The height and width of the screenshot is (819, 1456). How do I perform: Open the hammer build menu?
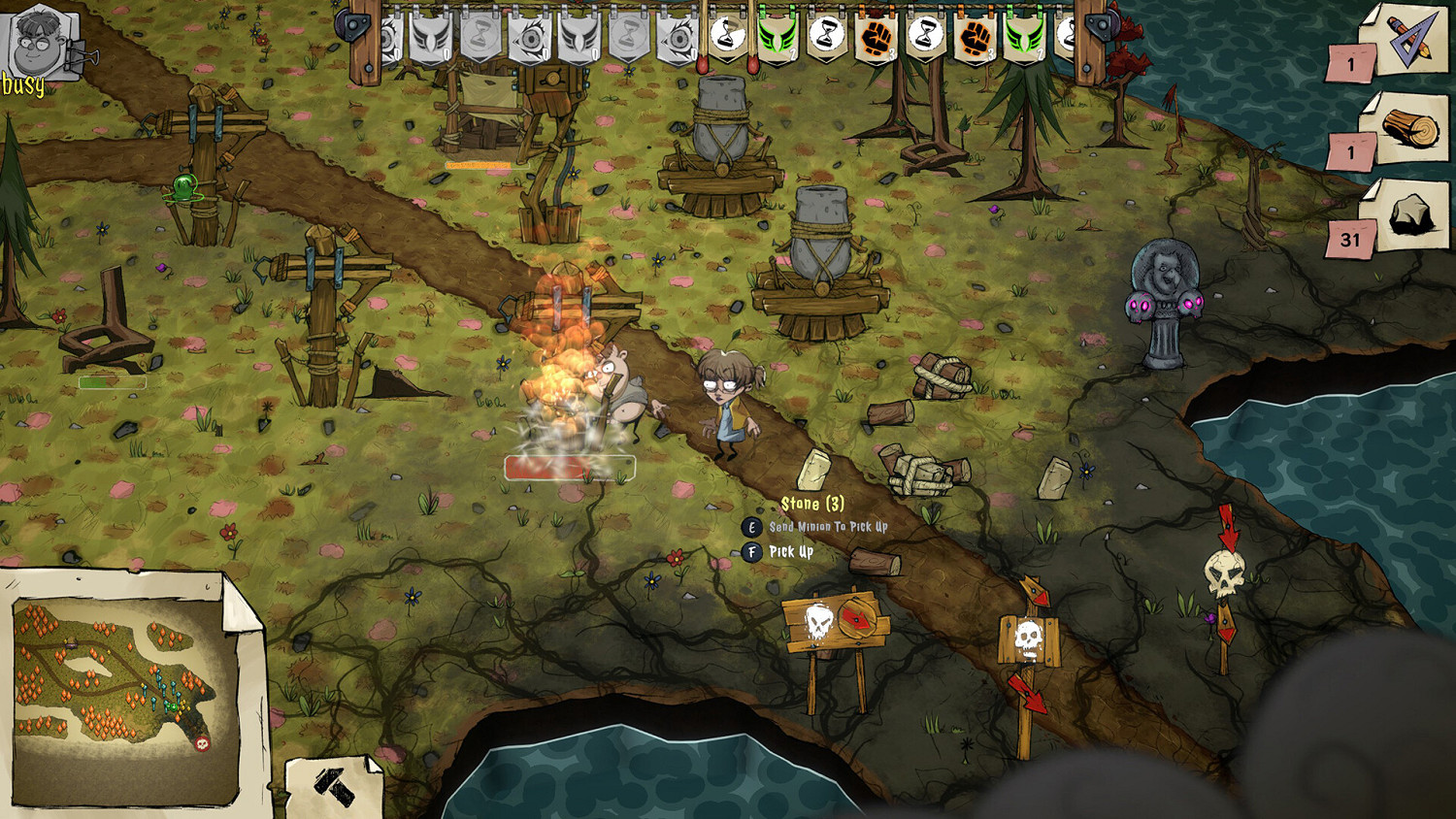(334, 786)
